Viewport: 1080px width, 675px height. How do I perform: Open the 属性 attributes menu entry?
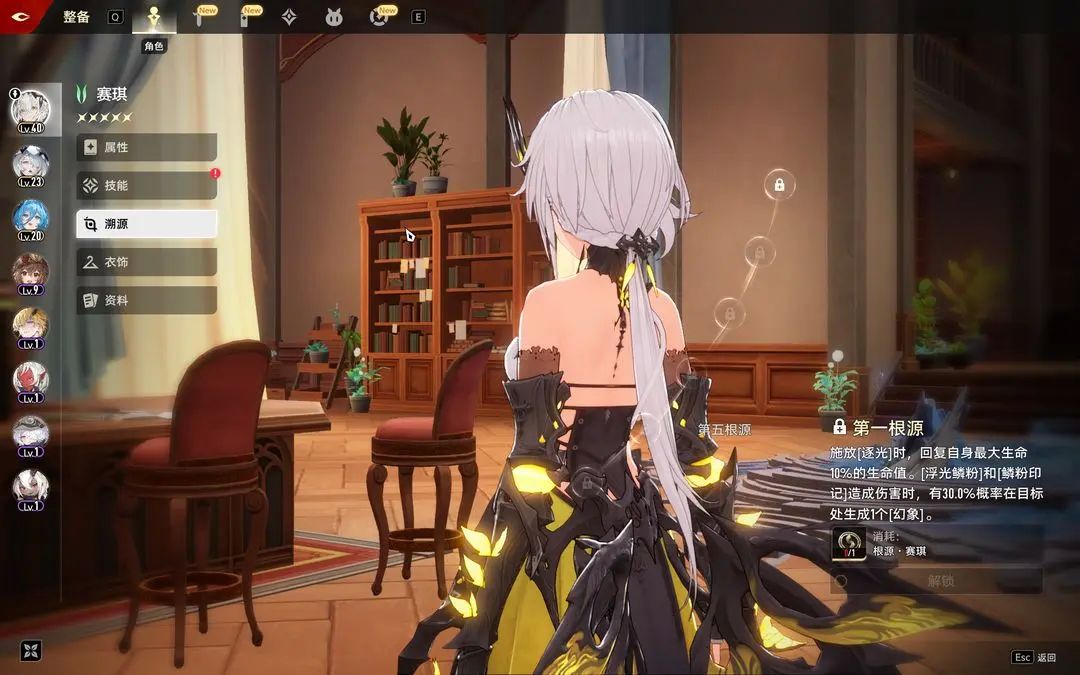(x=146, y=147)
